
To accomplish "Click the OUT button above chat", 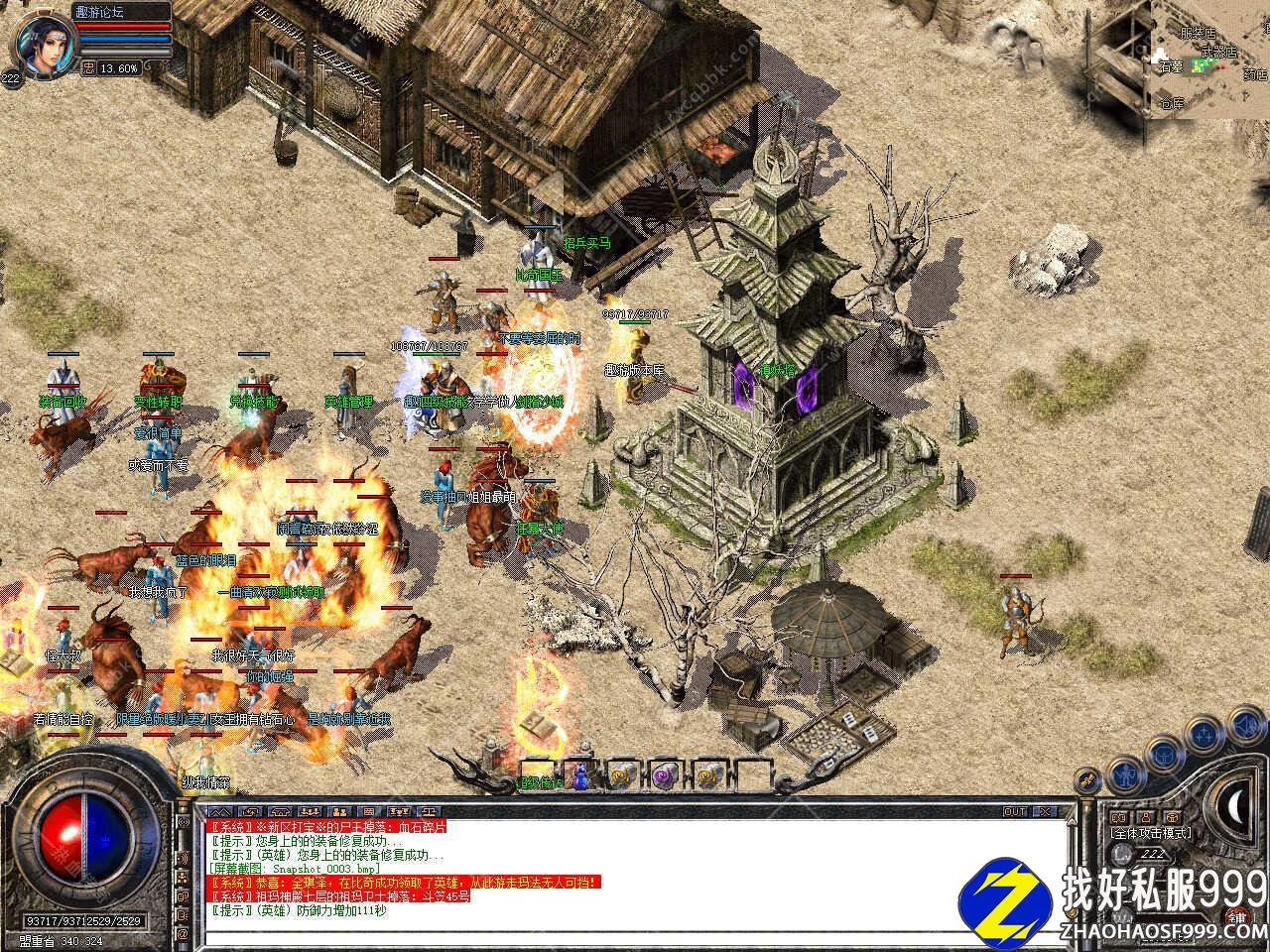I will (1014, 811).
